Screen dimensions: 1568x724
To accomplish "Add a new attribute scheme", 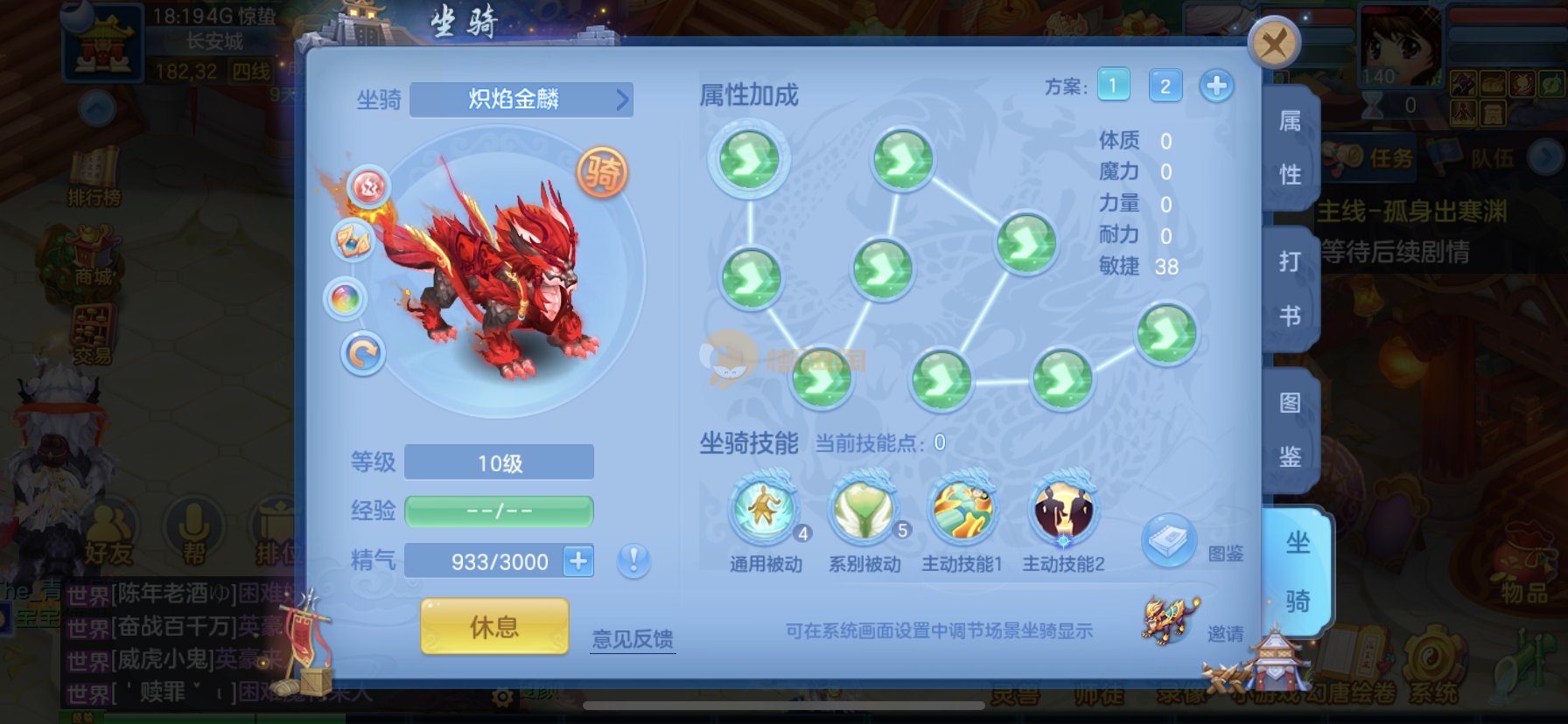I will pos(1216,86).
